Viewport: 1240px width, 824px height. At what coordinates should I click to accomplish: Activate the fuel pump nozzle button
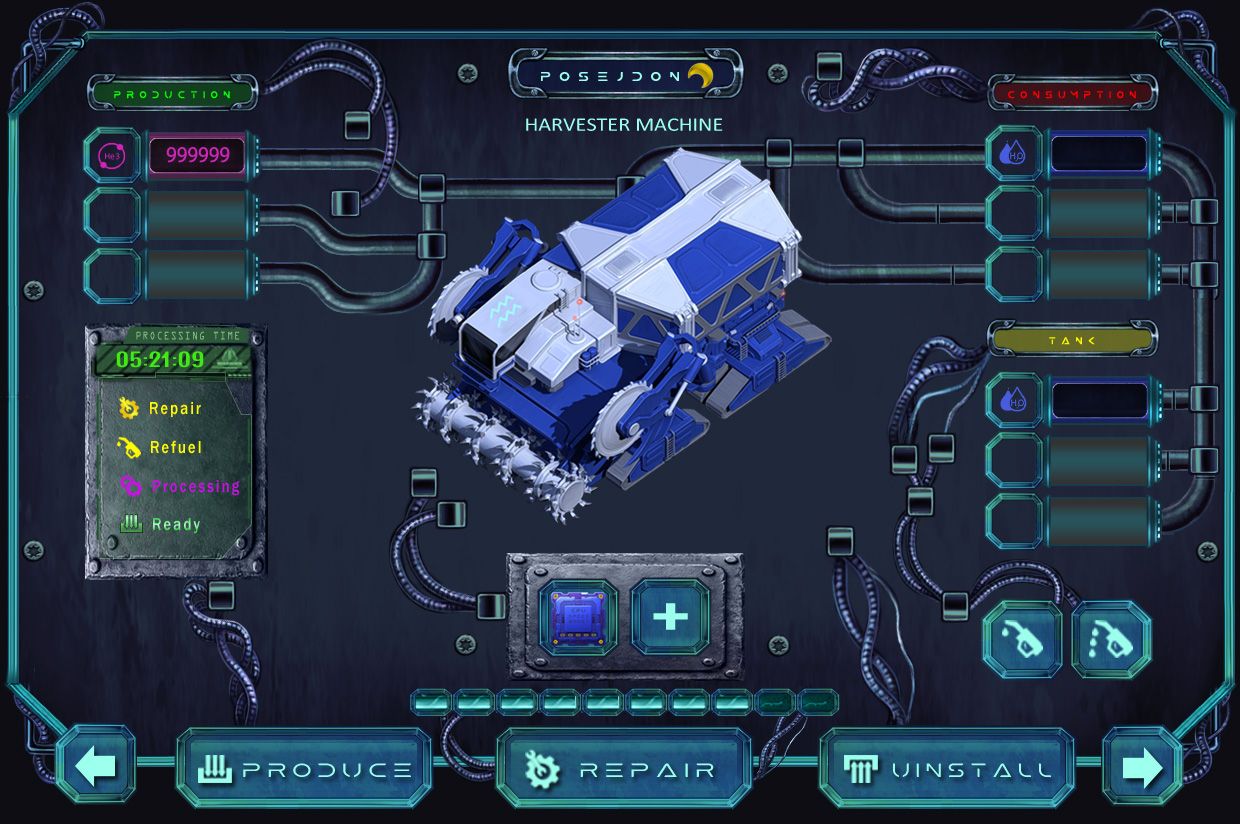click(x=1022, y=639)
